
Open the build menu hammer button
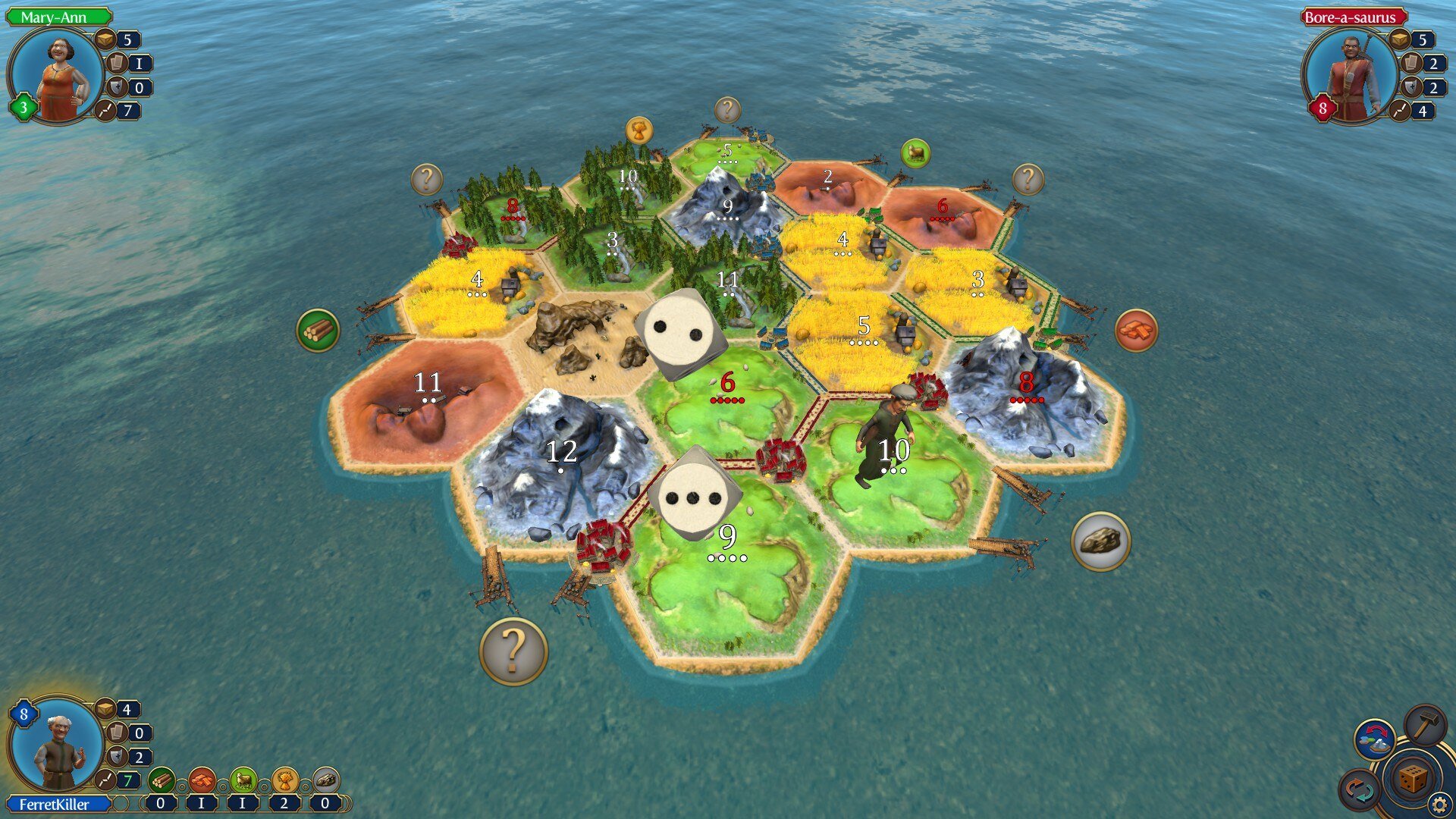(1425, 726)
